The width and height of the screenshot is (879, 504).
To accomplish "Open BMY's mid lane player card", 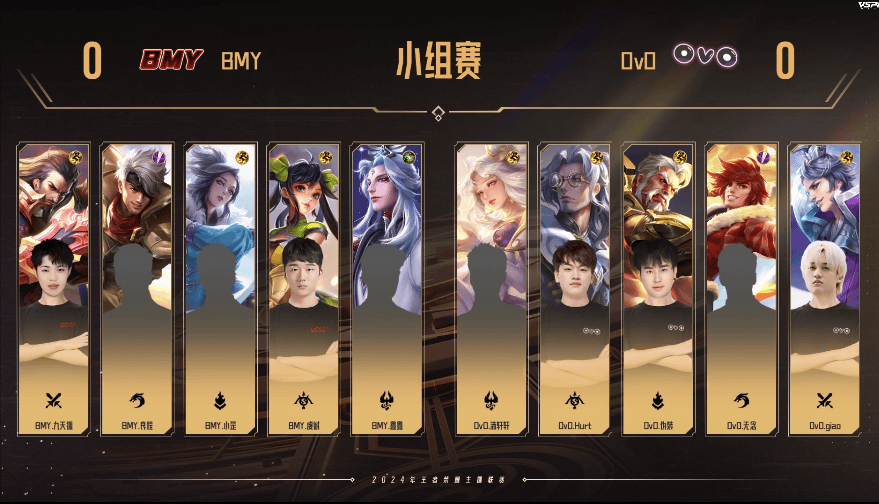I will click(220, 288).
